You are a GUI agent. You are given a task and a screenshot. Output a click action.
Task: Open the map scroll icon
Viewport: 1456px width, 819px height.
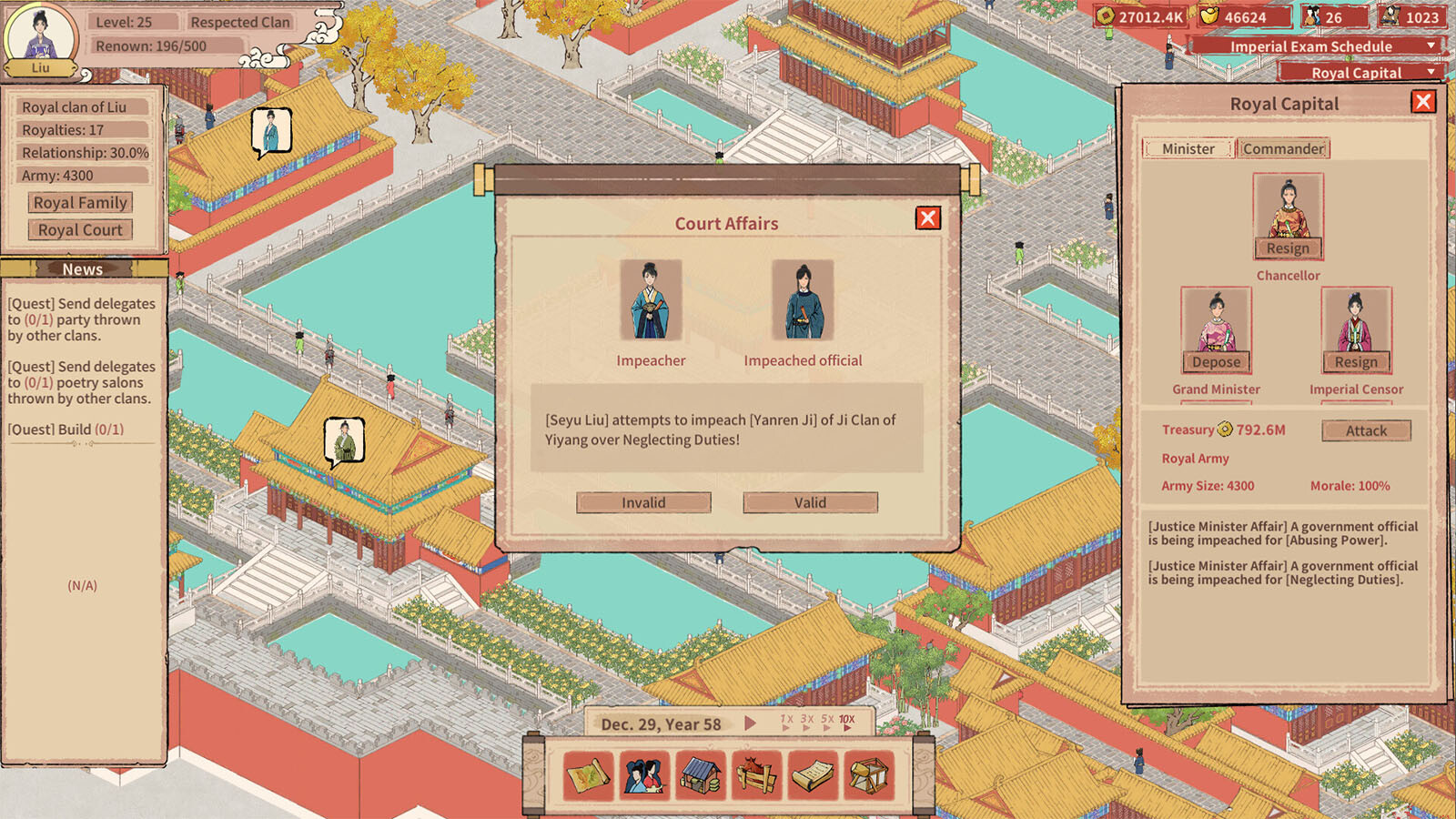[589, 775]
